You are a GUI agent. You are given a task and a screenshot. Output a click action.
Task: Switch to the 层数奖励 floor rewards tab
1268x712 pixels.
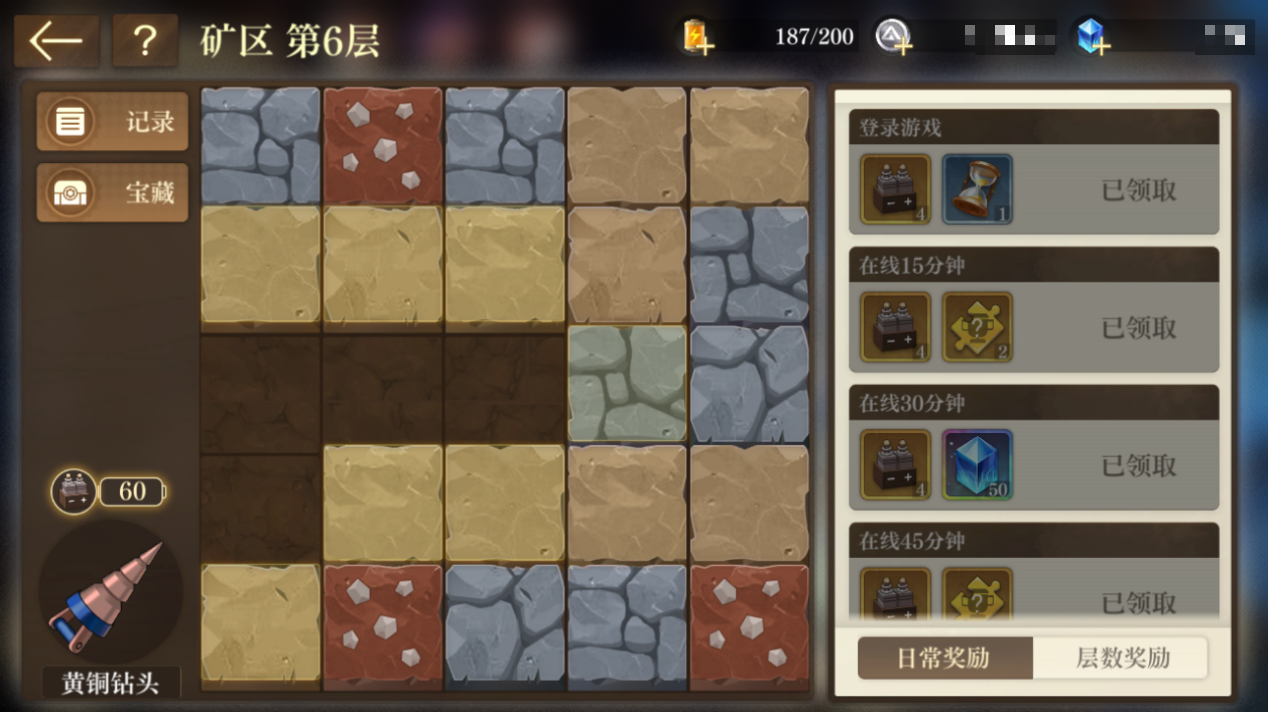1122,658
